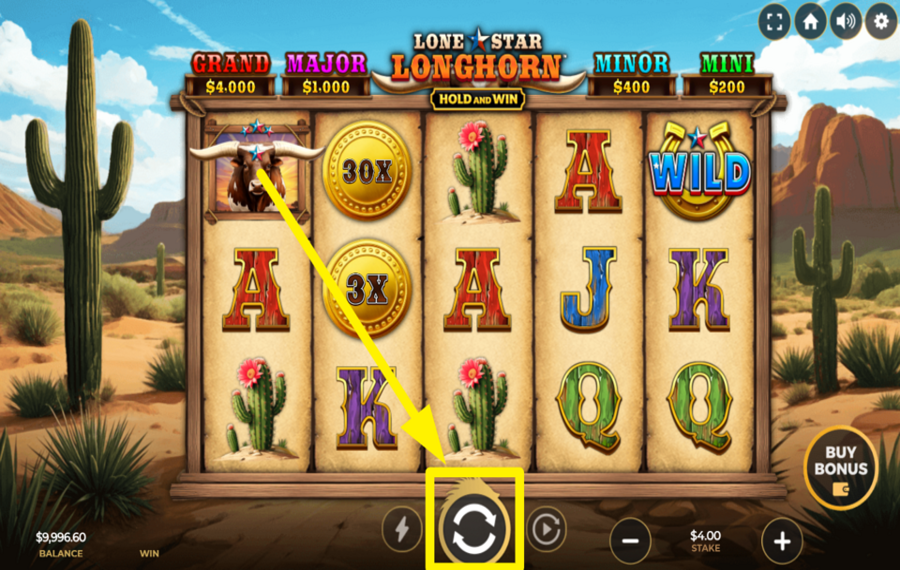Screen dimensions: 900x570
Task: Decrease the stake with the minus button
Action: tap(630, 542)
